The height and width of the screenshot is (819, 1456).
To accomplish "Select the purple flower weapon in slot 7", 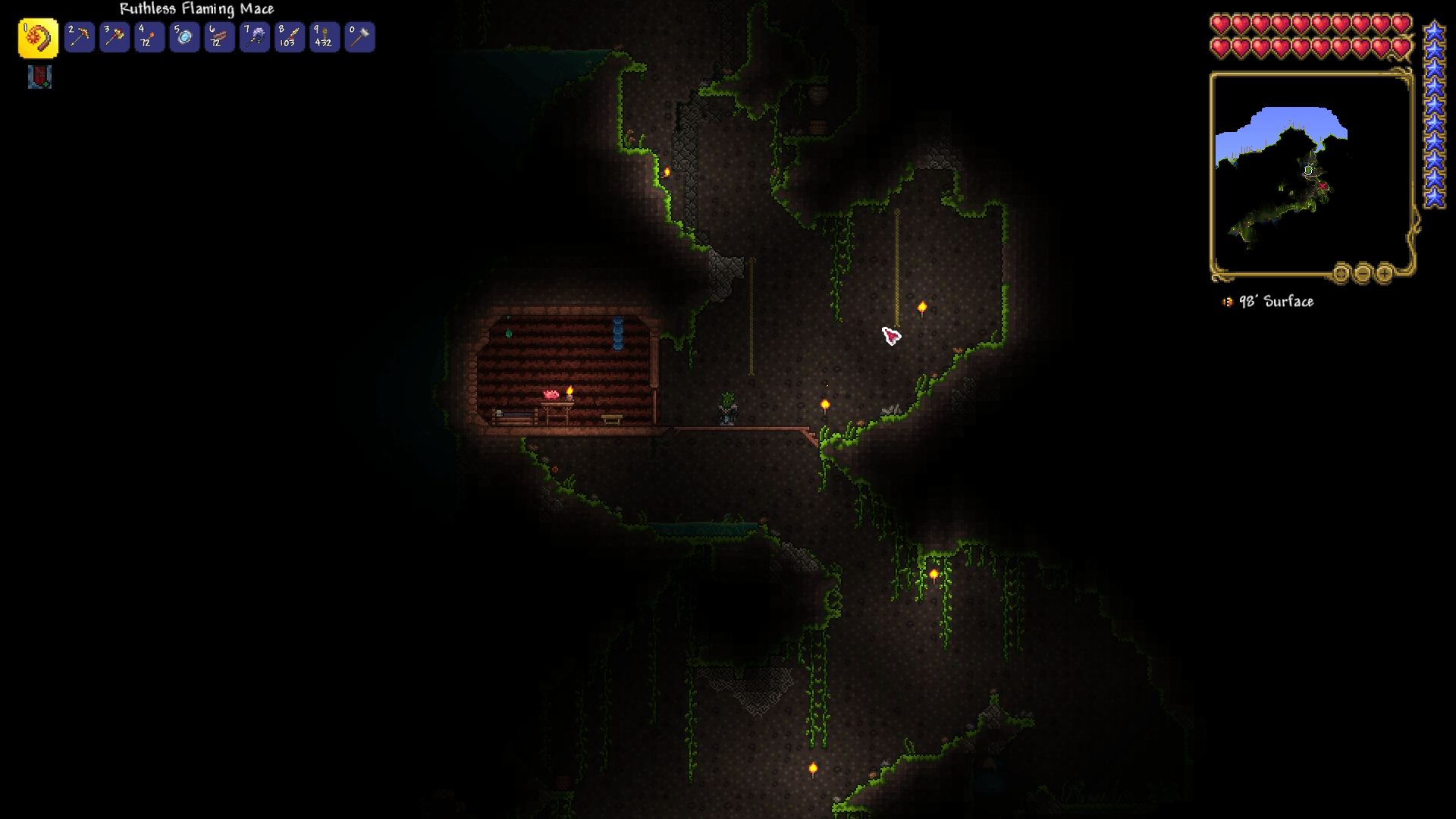I will click(x=254, y=37).
